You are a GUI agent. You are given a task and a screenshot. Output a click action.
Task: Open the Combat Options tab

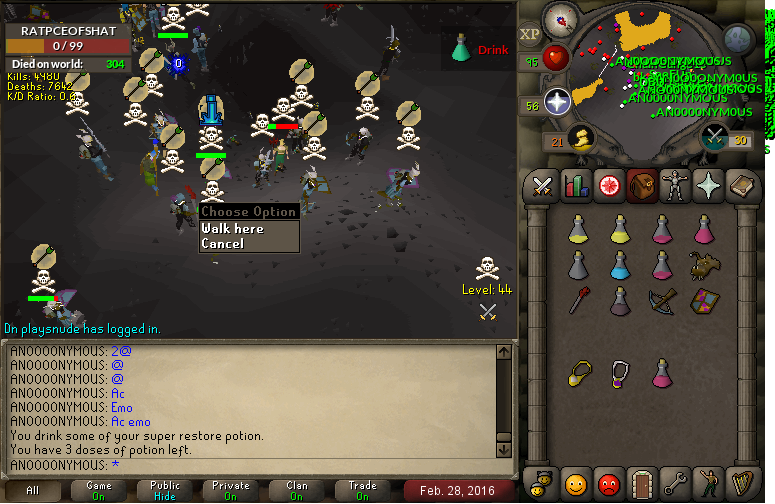[x=542, y=186]
